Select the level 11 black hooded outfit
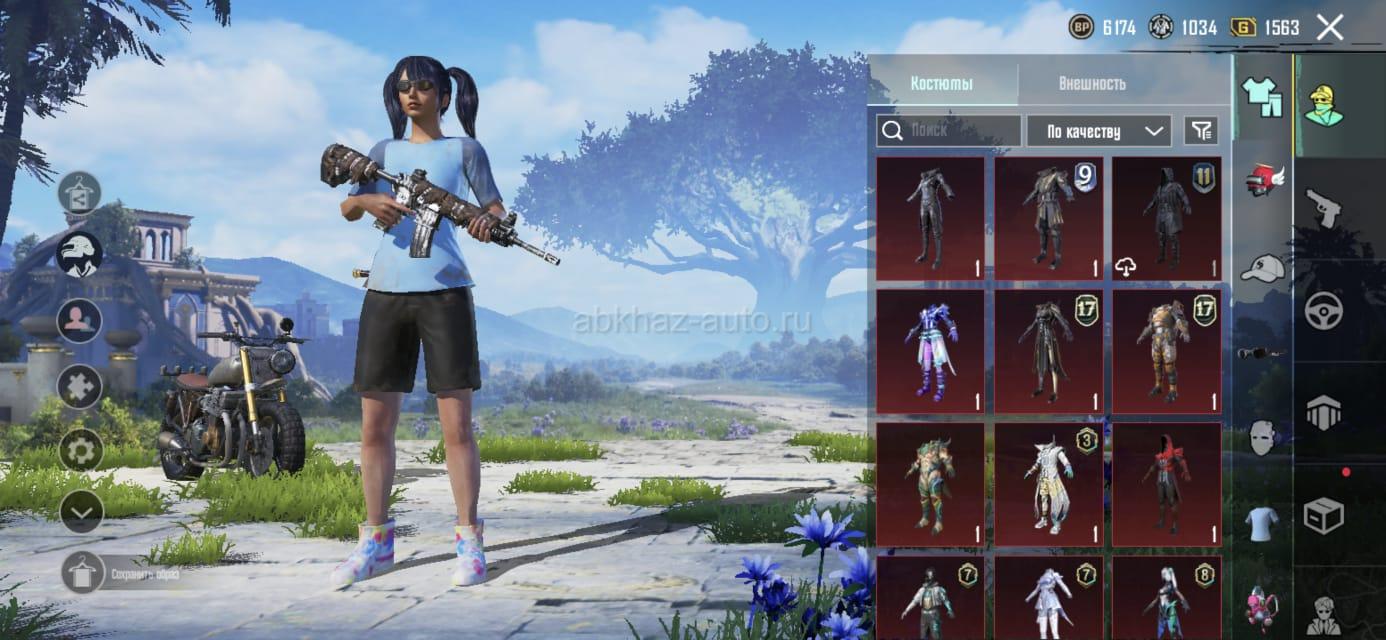Viewport: 1386px width, 640px height. tap(1166, 218)
